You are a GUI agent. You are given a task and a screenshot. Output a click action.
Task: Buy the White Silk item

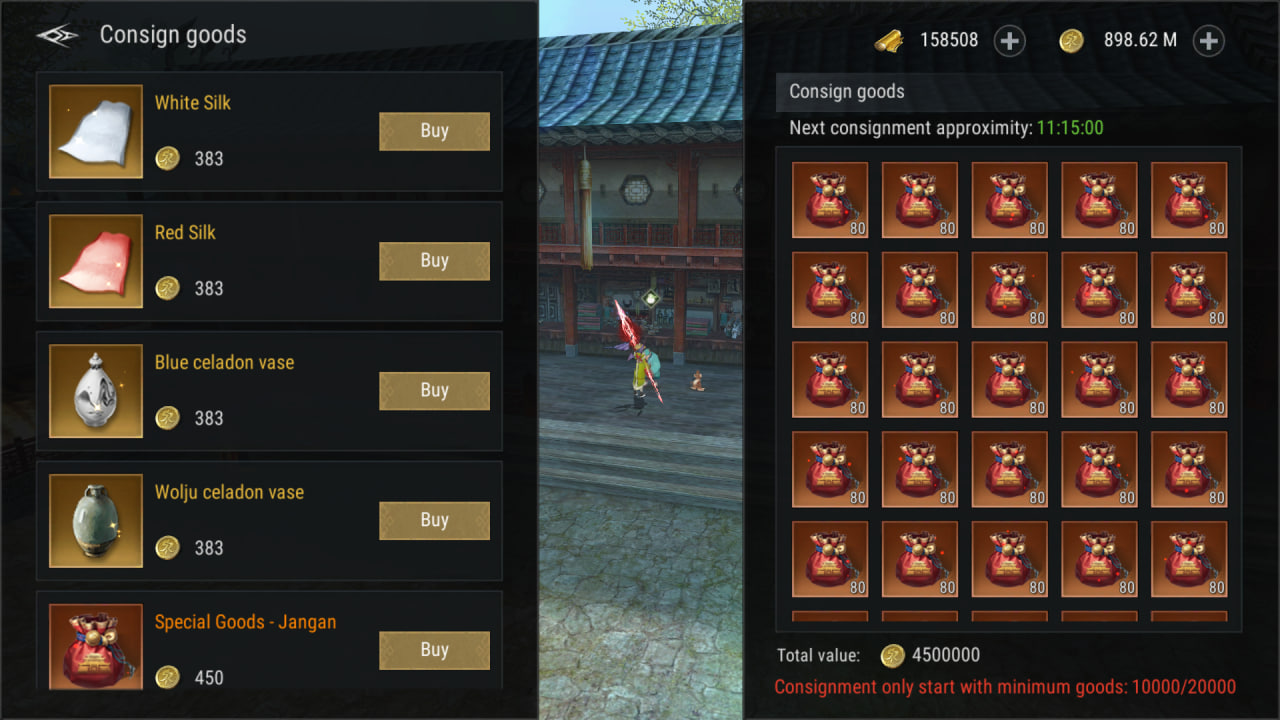coord(434,131)
